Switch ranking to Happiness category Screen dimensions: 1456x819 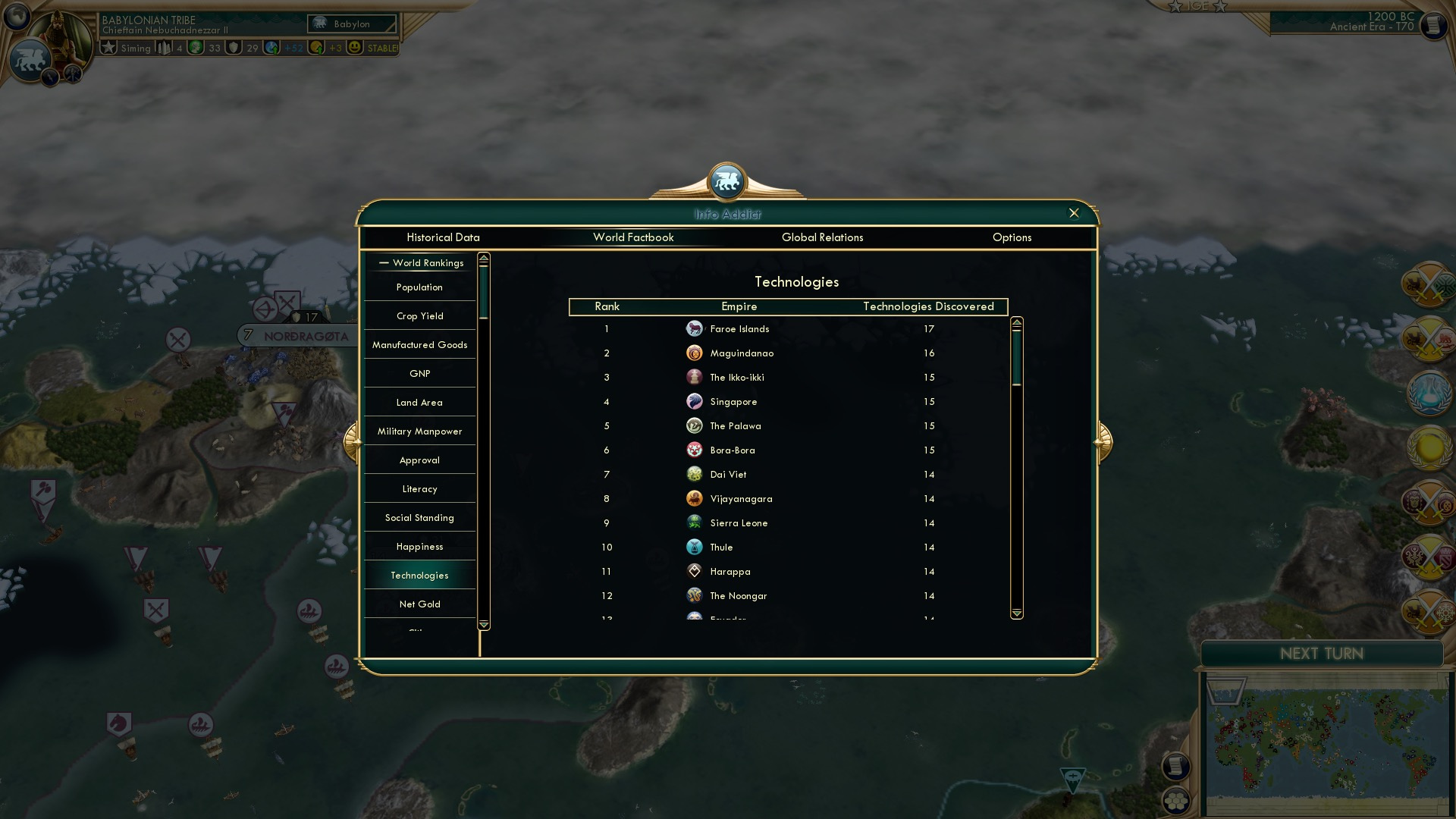tap(419, 546)
